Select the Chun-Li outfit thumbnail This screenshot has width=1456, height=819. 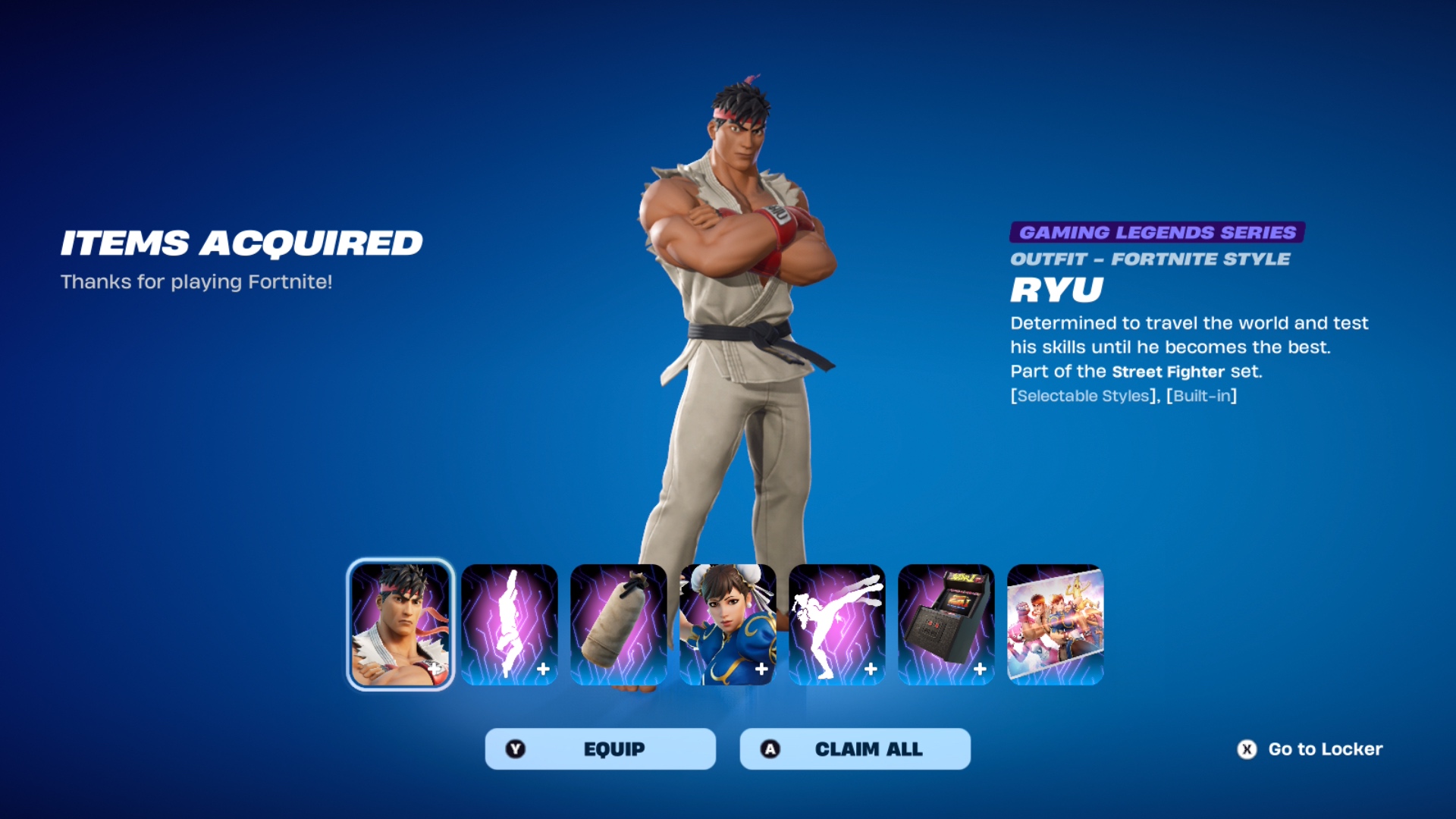tap(728, 625)
